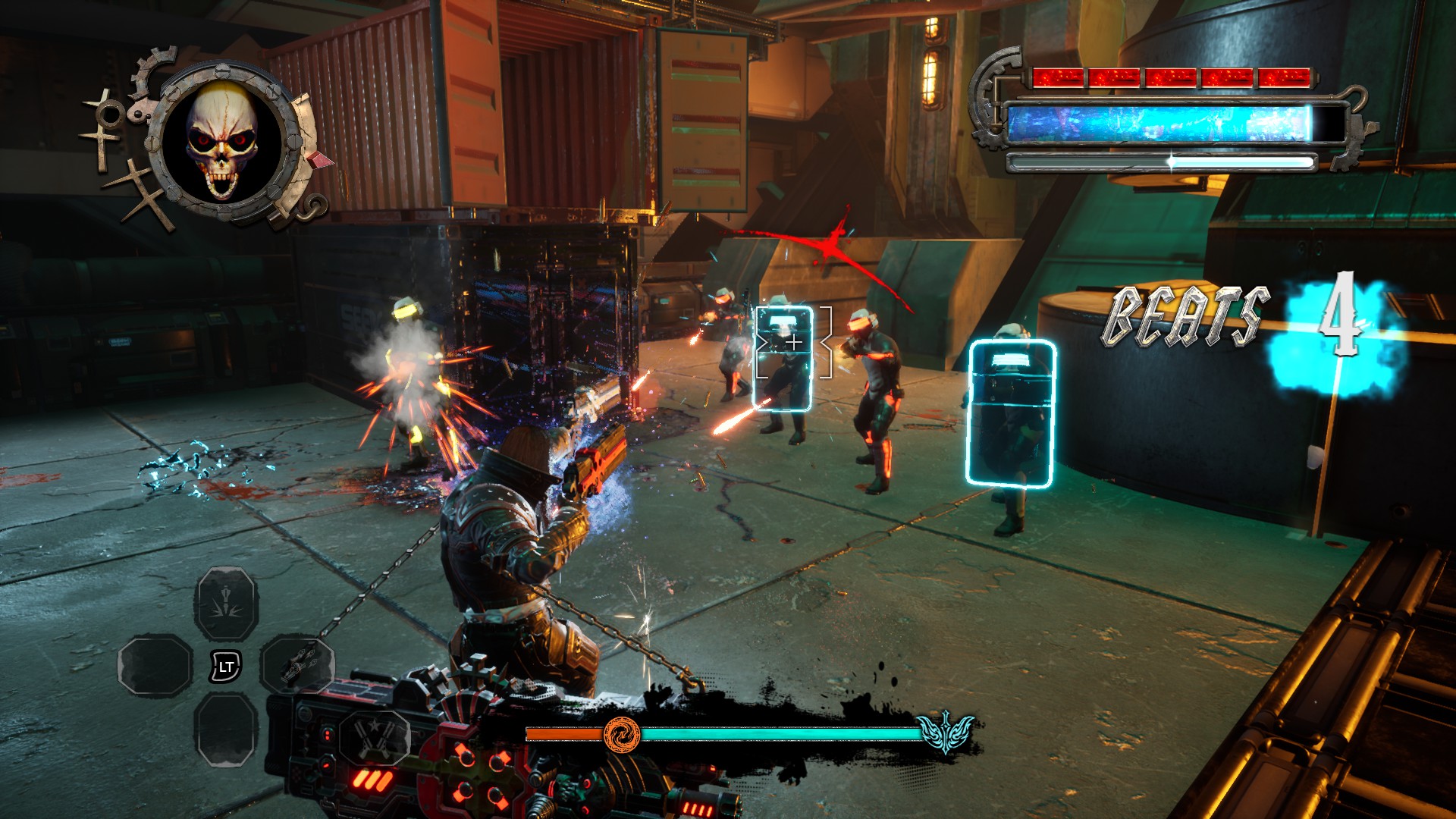Click the white progress slider below the blue bar
Image resolution: width=1456 pixels, height=819 pixels.
click(1172, 160)
